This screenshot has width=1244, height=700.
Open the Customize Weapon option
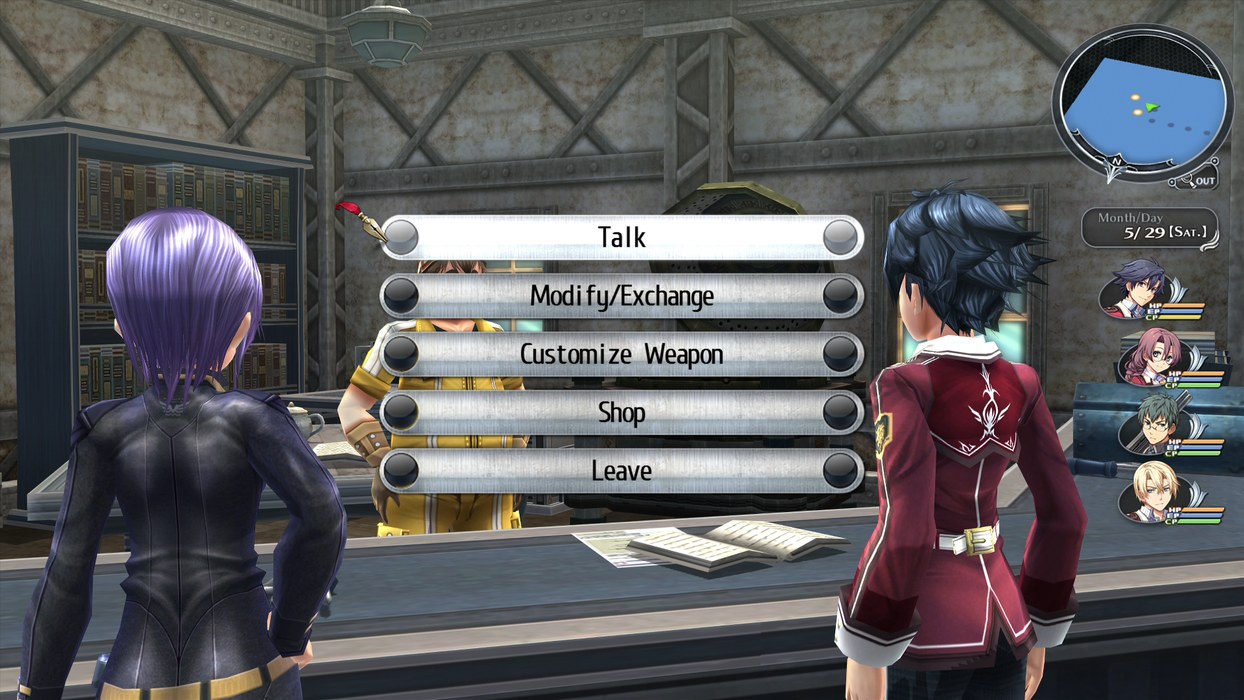coord(621,354)
